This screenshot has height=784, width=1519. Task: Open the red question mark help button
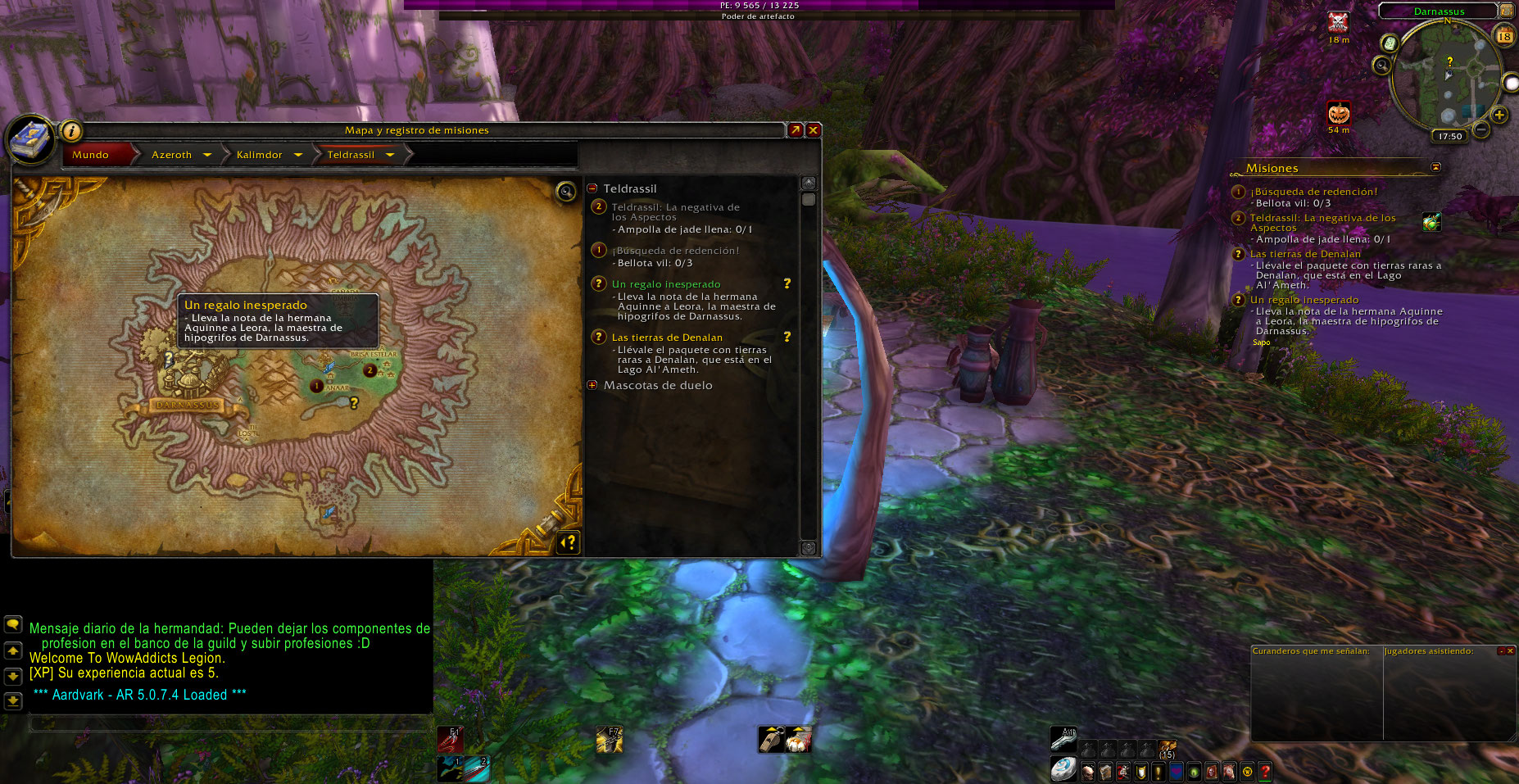[x=1265, y=771]
